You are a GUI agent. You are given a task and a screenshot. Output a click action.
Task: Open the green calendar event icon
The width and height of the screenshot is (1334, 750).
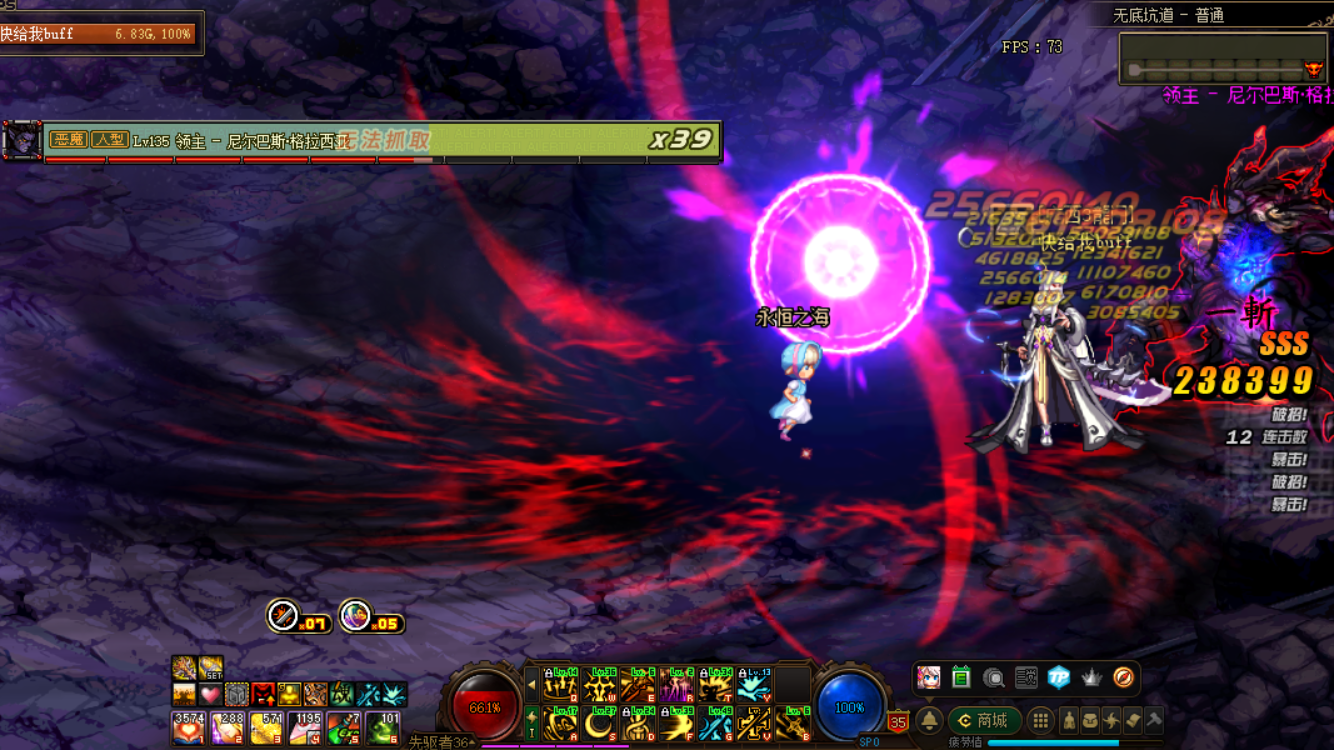click(961, 678)
